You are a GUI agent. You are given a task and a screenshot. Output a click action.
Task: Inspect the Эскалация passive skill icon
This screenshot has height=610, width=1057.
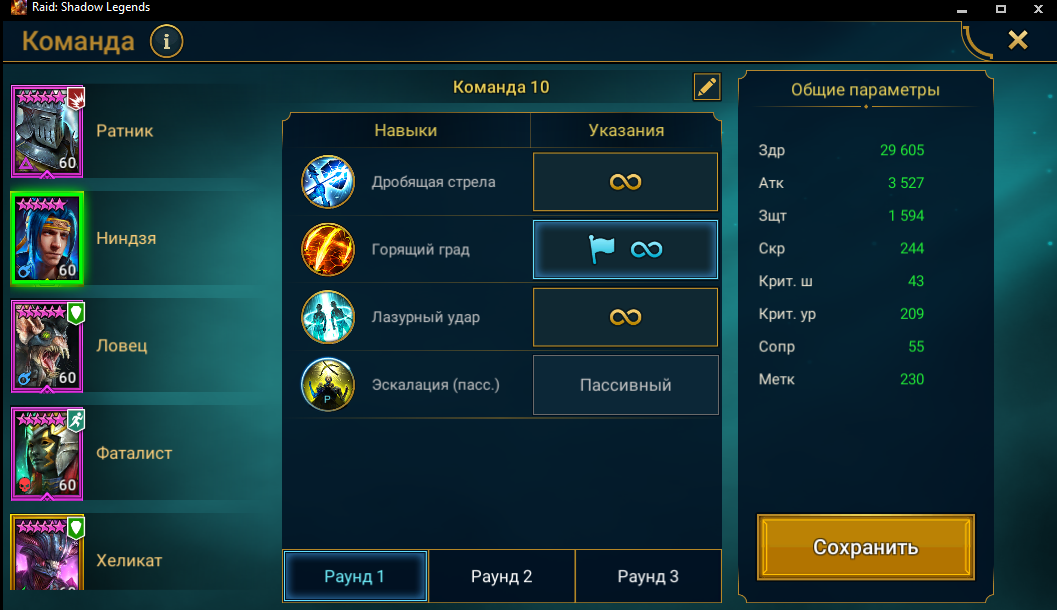(328, 385)
